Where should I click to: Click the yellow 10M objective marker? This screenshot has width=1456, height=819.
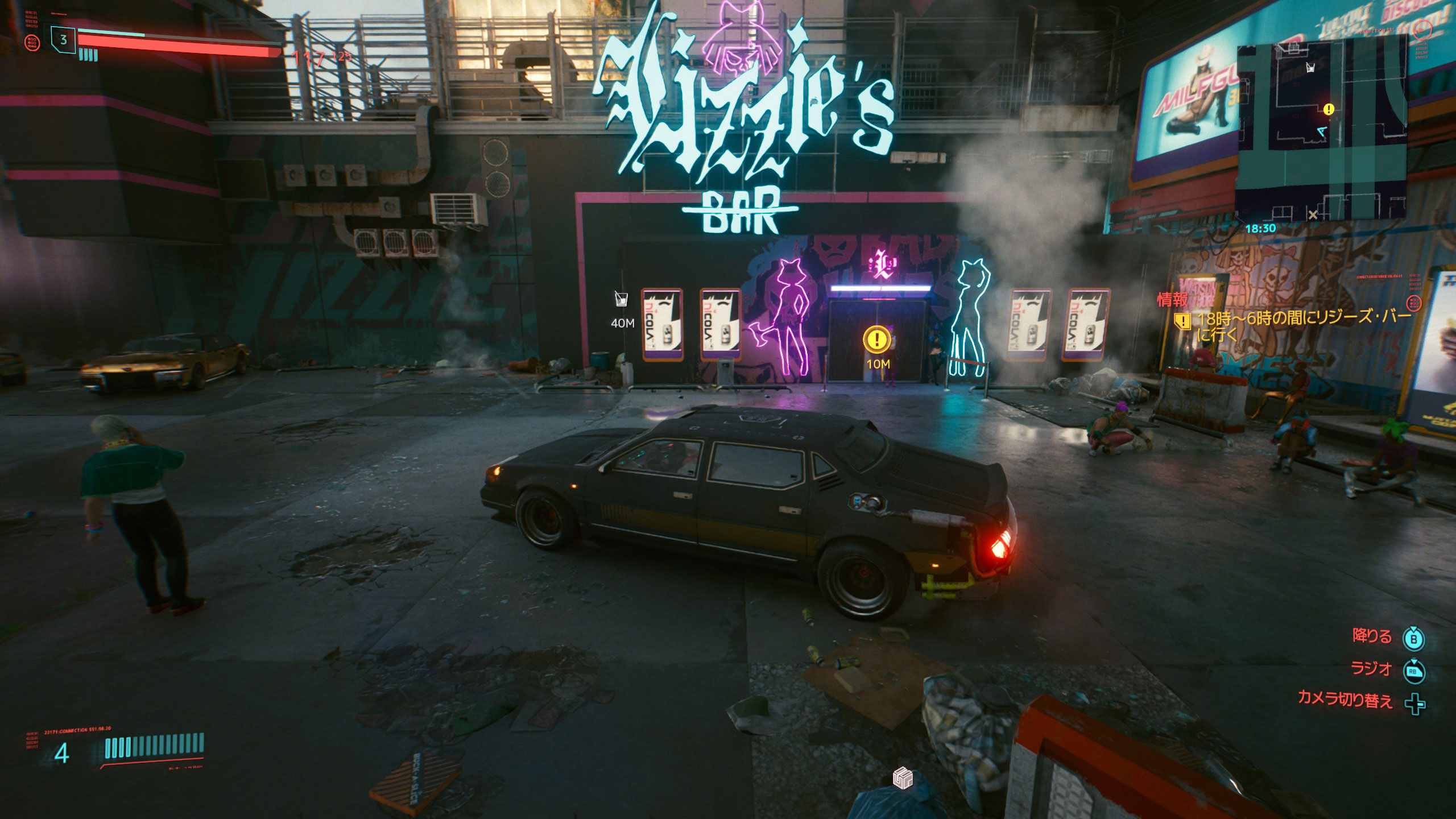877,340
